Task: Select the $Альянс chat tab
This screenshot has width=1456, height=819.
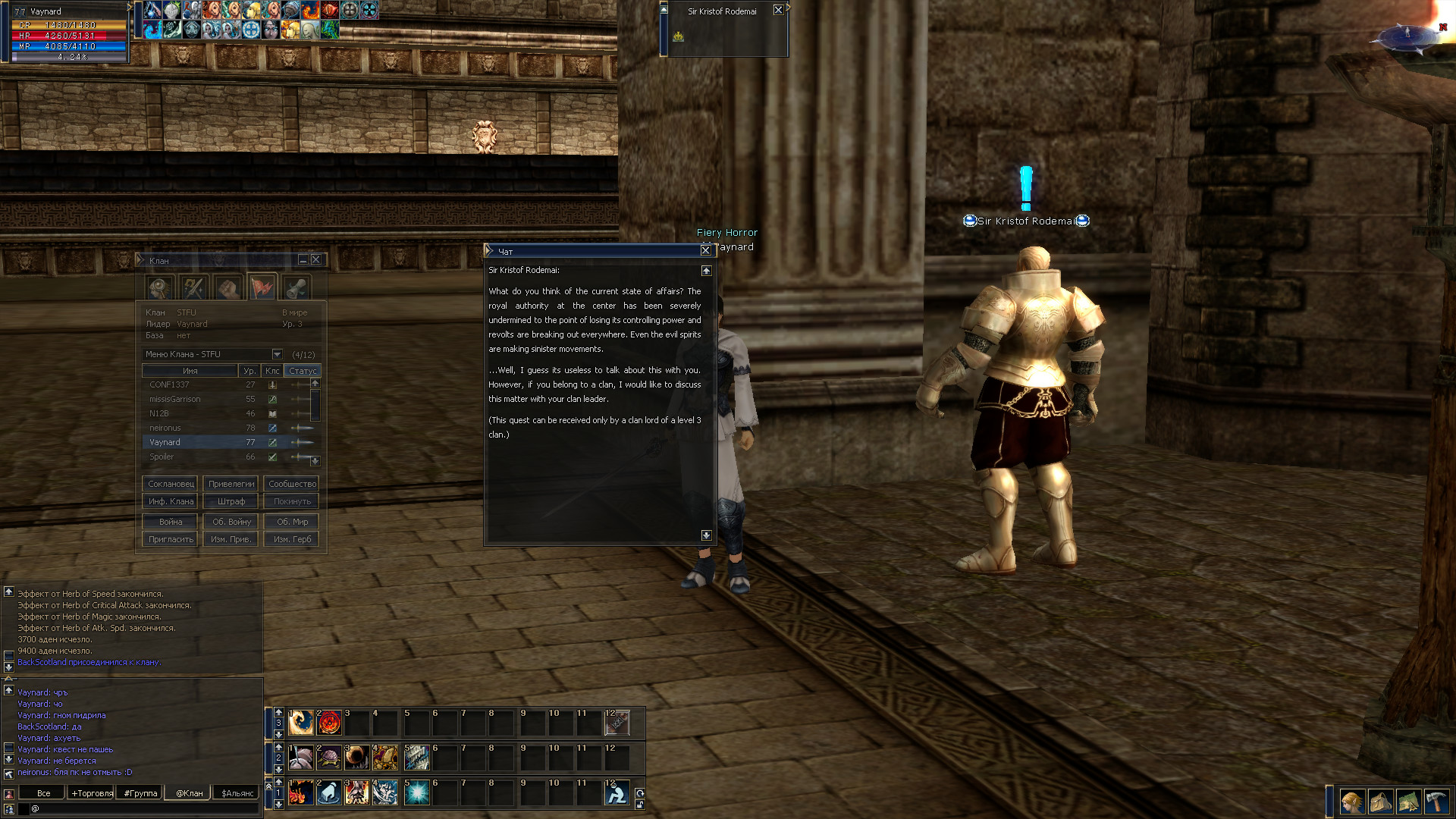Action: pos(237,793)
